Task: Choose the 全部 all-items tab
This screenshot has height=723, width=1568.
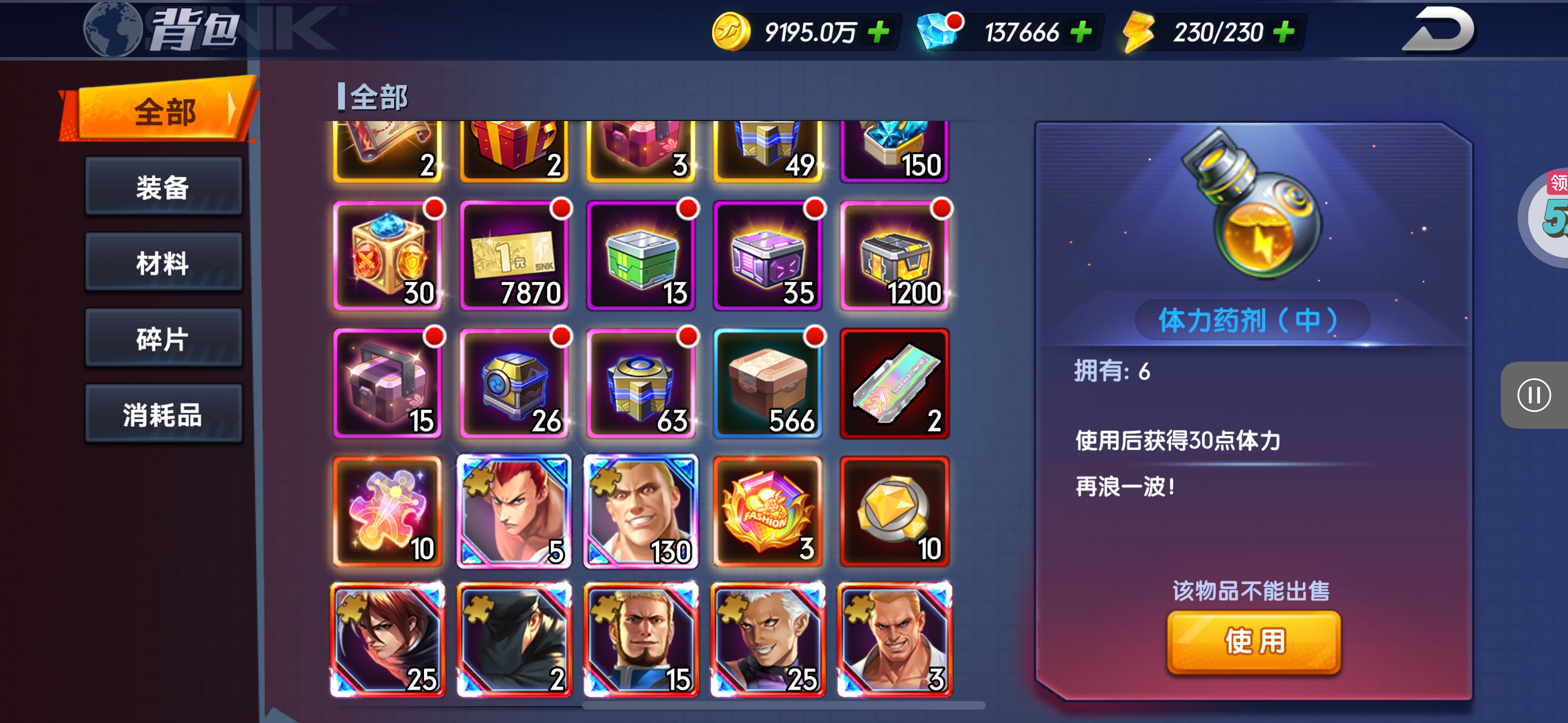Action: [163, 112]
